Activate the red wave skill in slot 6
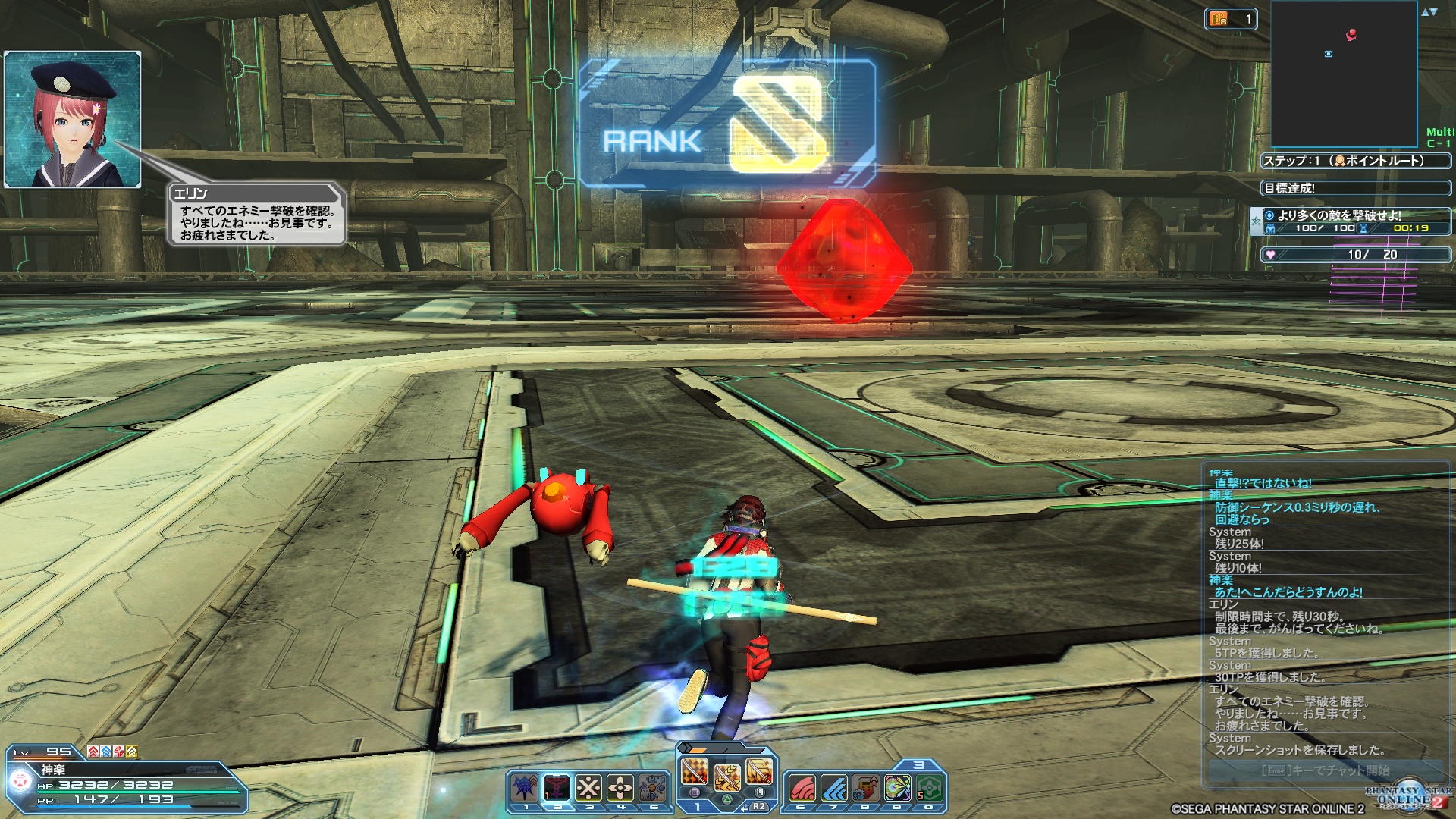Screen dimensions: 1456x819 click(x=802, y=789)
